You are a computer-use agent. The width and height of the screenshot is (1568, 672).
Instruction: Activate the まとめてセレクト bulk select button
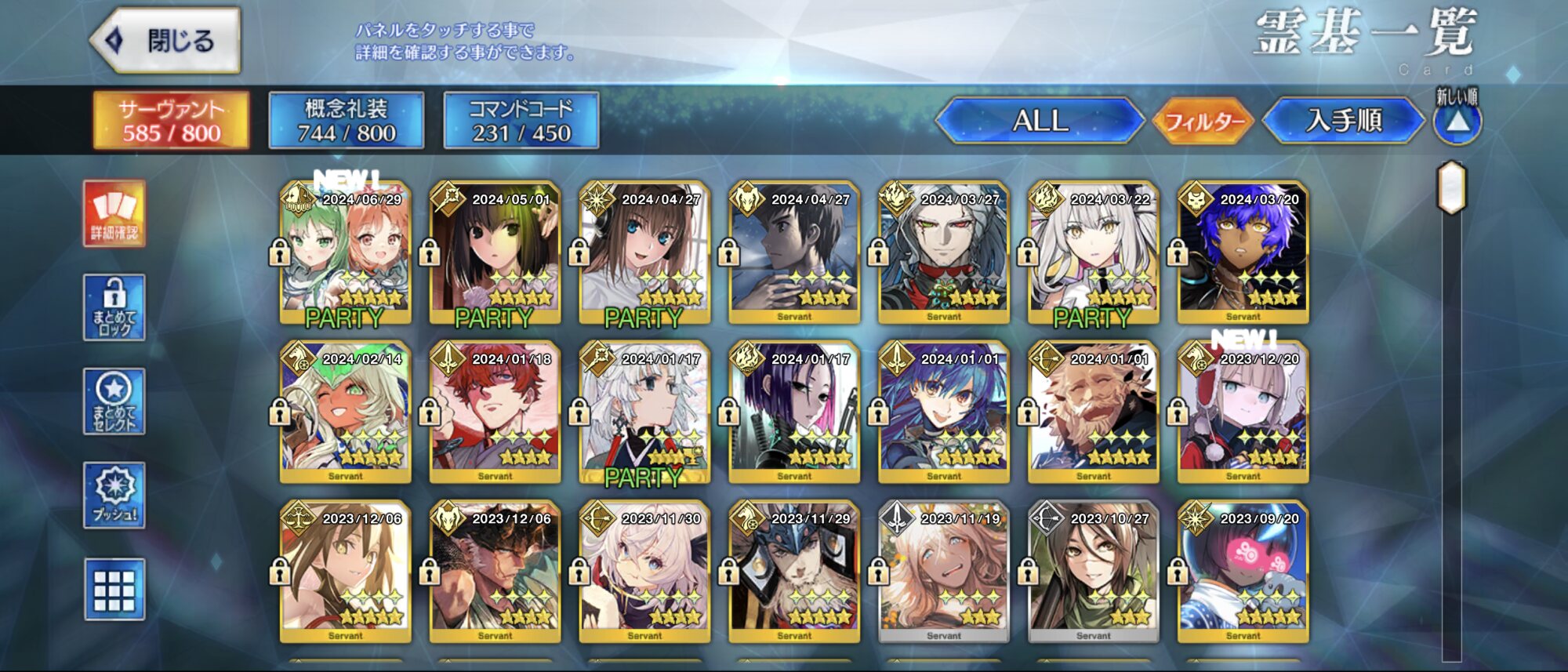point(114,401)
